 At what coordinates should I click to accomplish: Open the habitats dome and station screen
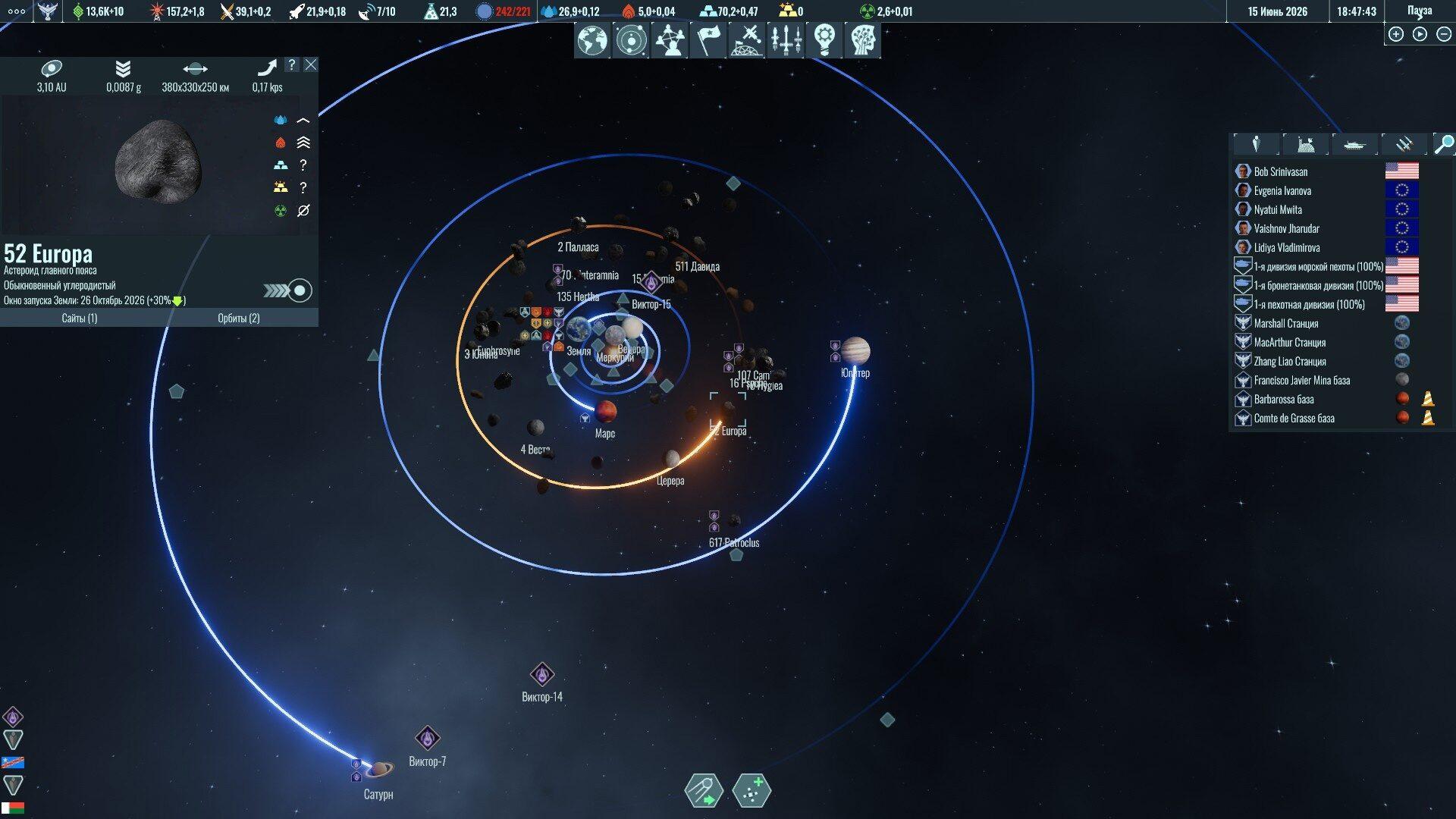pyautogui.click(x=747, y=40)
